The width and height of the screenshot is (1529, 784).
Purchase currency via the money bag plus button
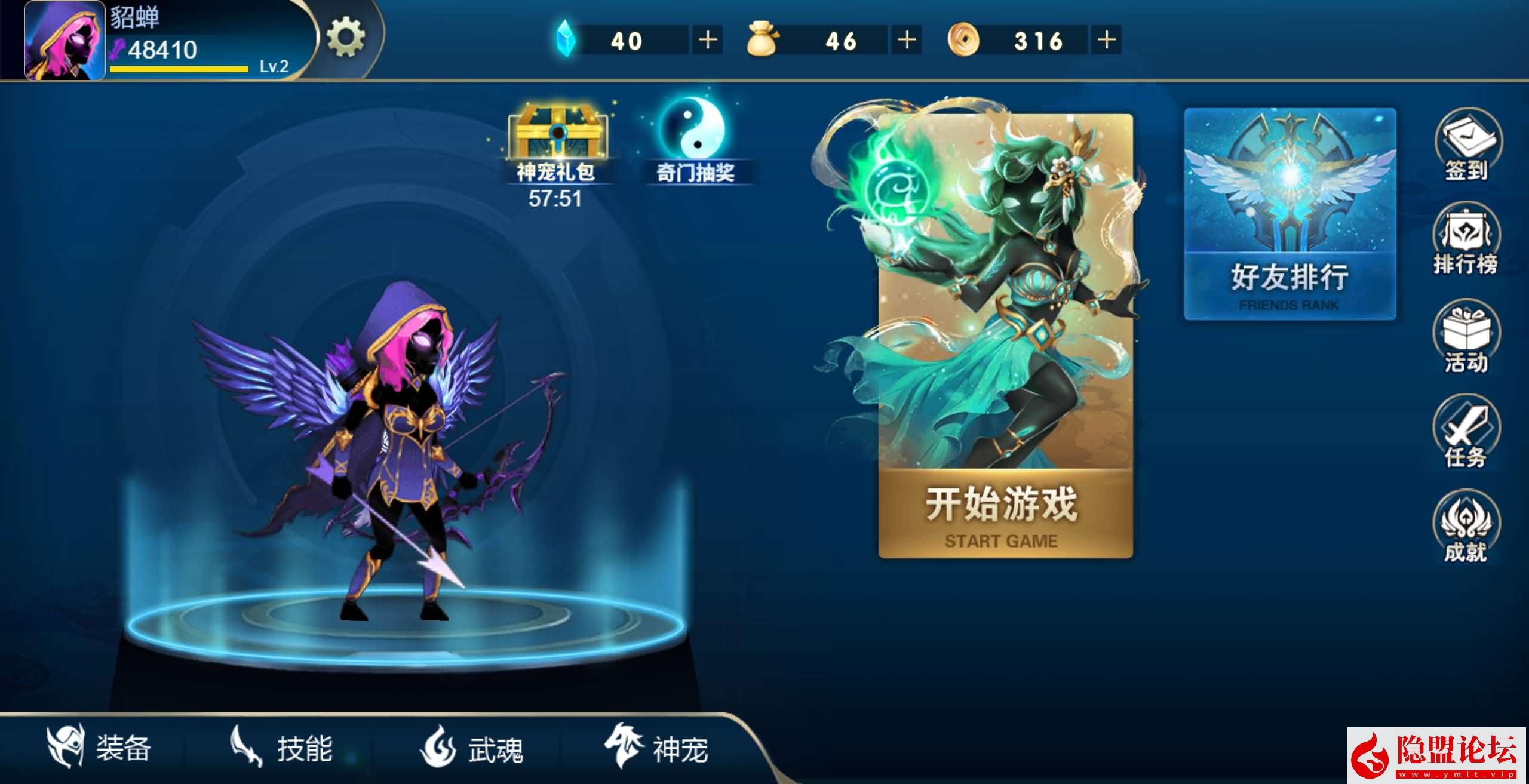(x=906, y=41)
